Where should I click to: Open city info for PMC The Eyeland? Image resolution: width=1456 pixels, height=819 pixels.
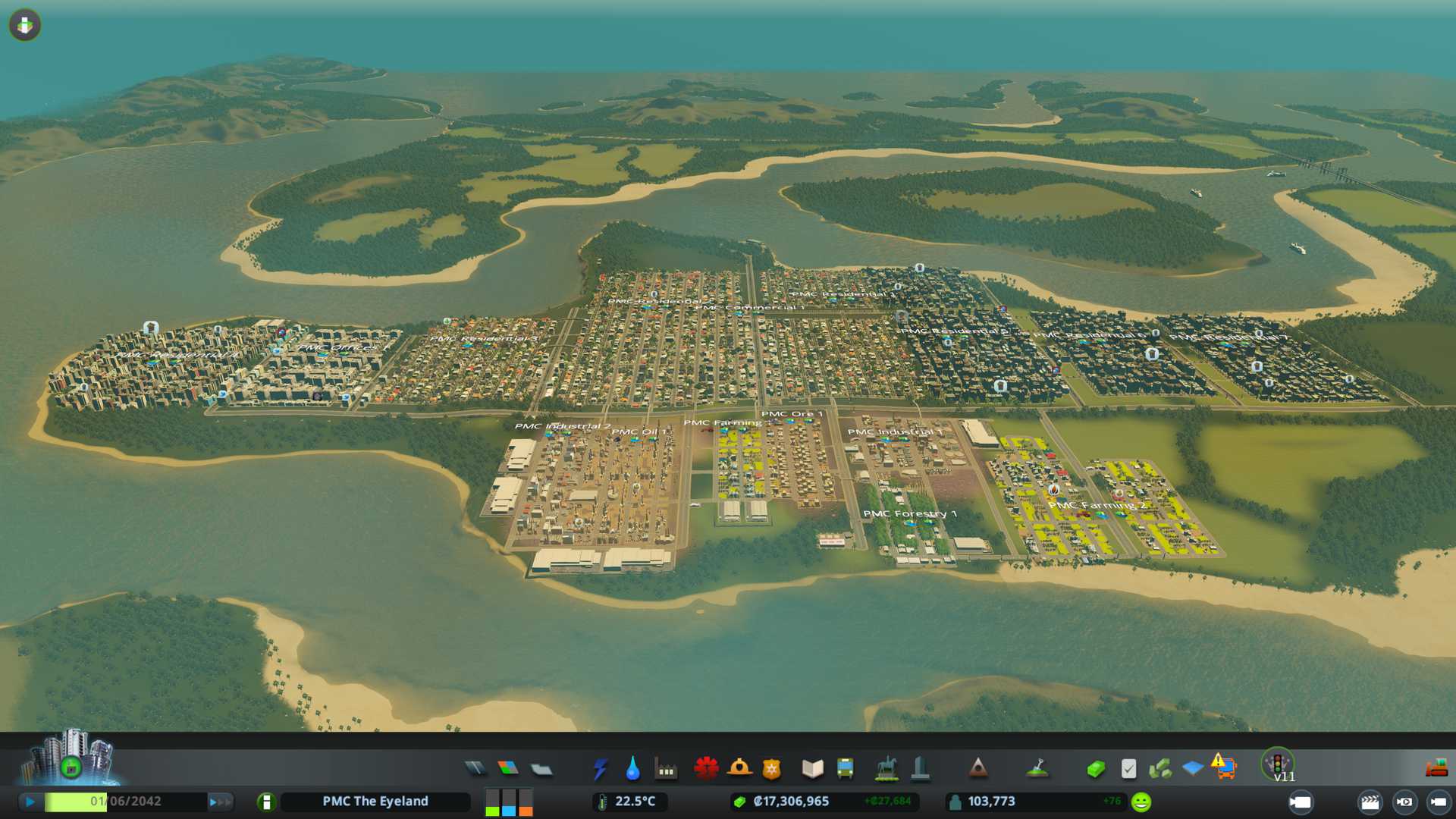click(x=375, y=802)
